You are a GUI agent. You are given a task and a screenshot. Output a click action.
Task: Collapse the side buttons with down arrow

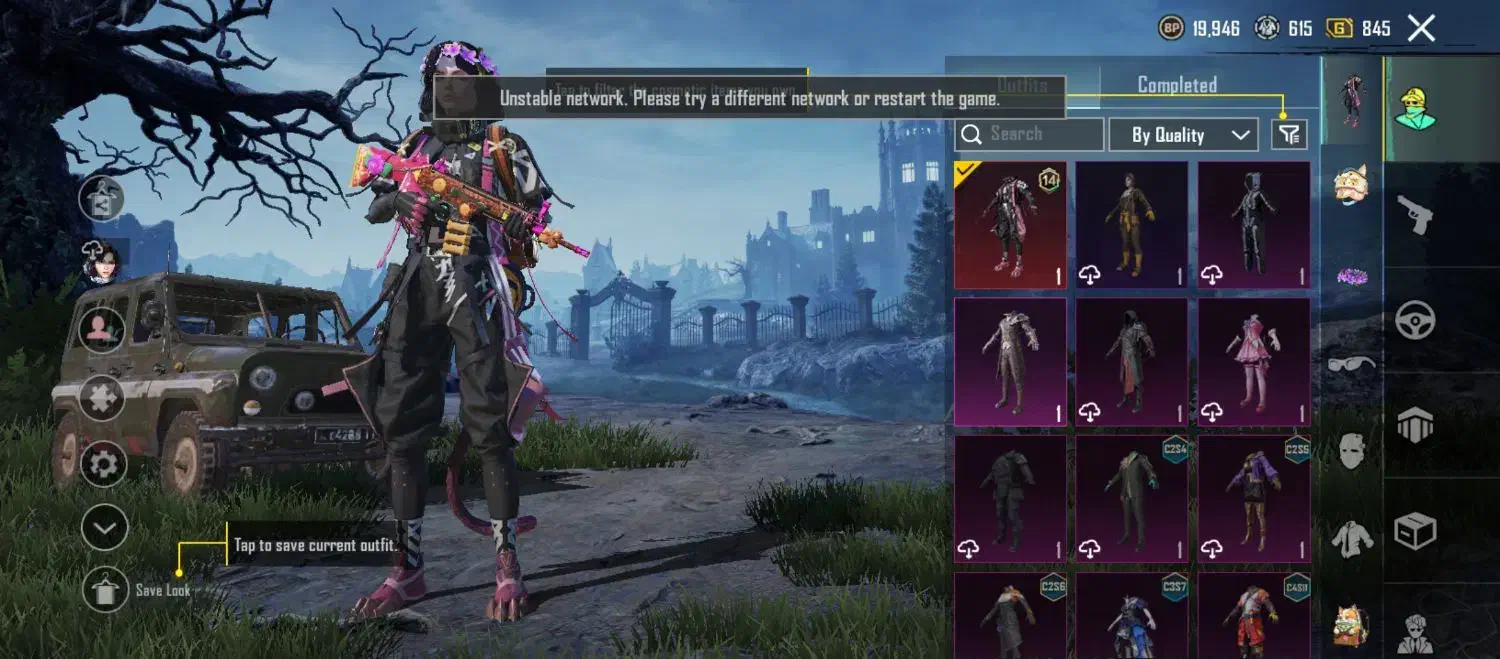tap(104, 527)
